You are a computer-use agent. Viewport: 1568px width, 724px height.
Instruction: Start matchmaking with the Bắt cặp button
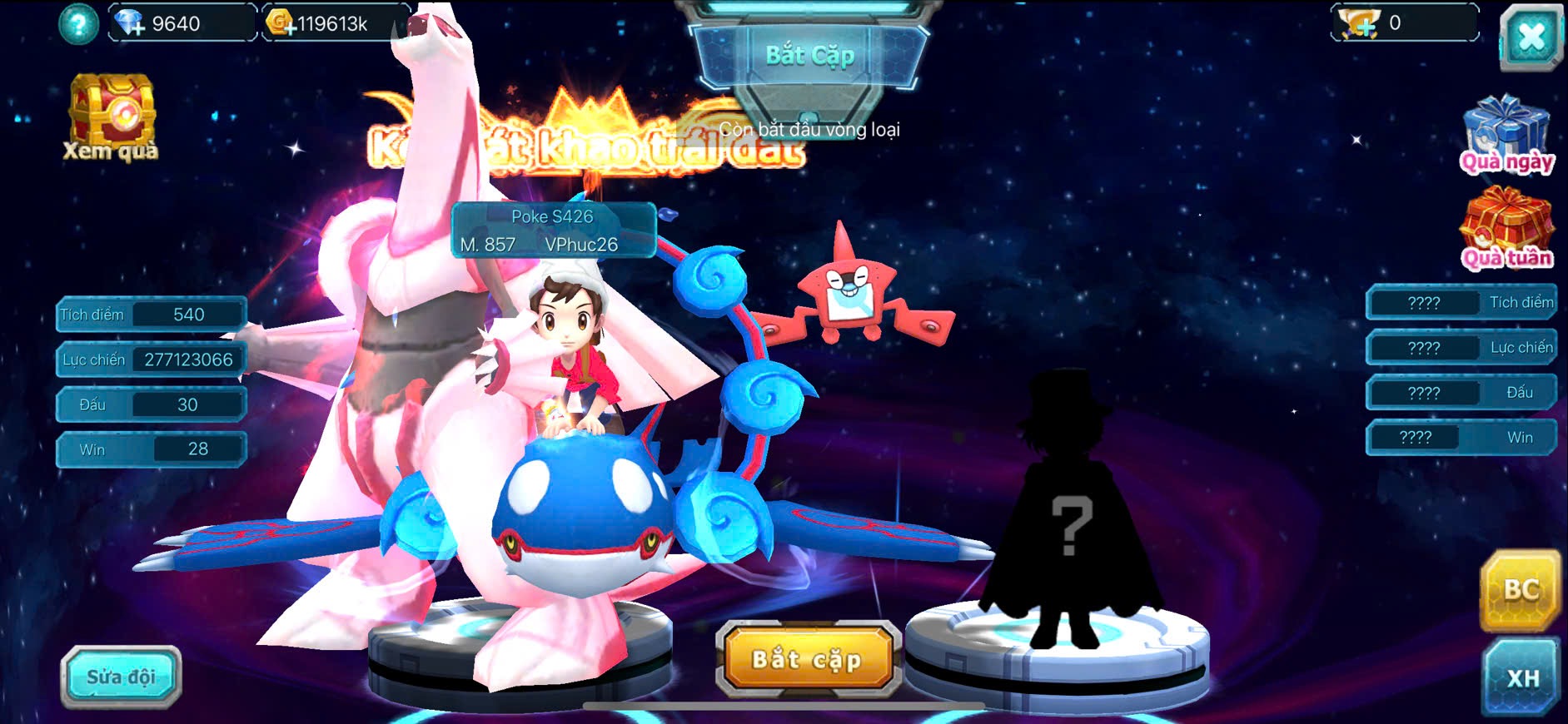(x=807, y=659)
